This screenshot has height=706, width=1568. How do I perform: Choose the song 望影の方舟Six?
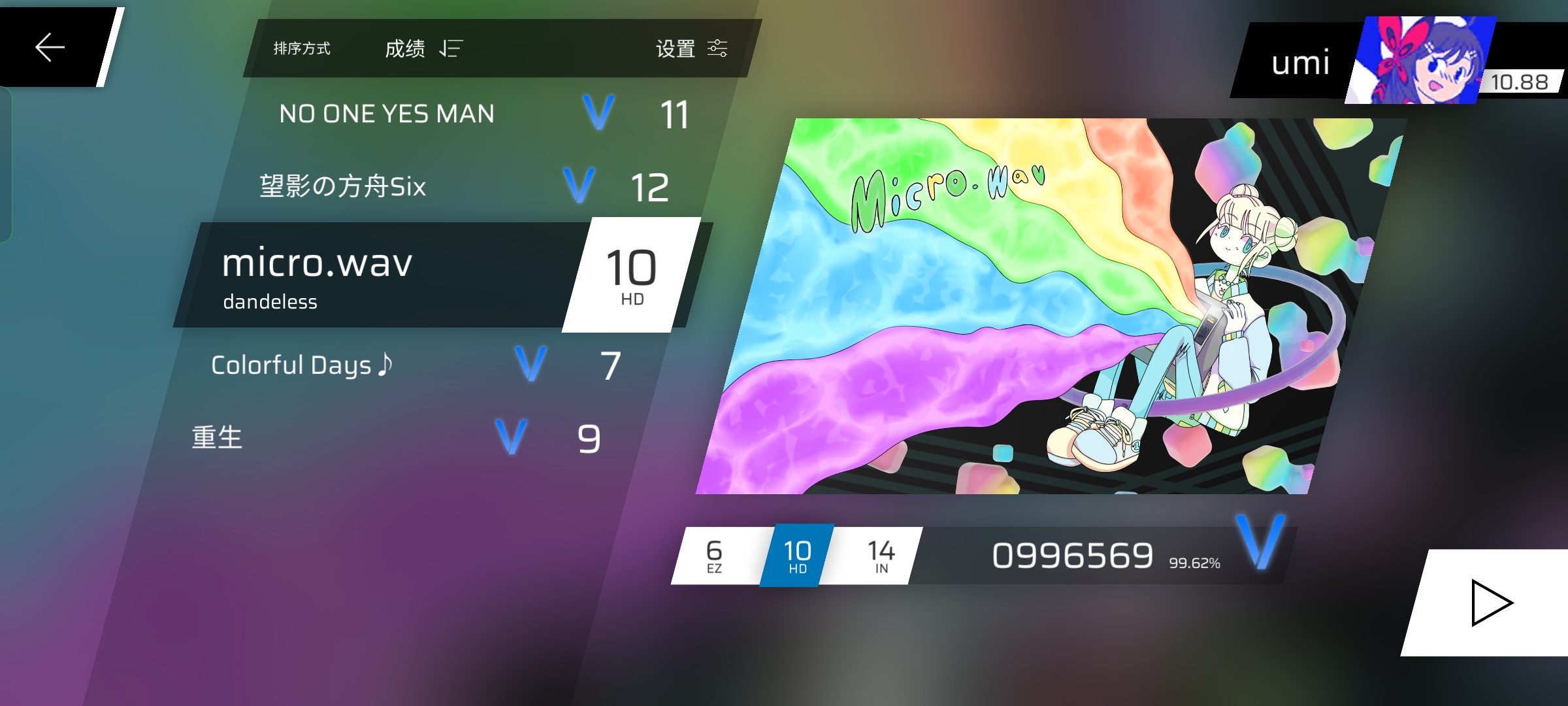coord(343,186)
